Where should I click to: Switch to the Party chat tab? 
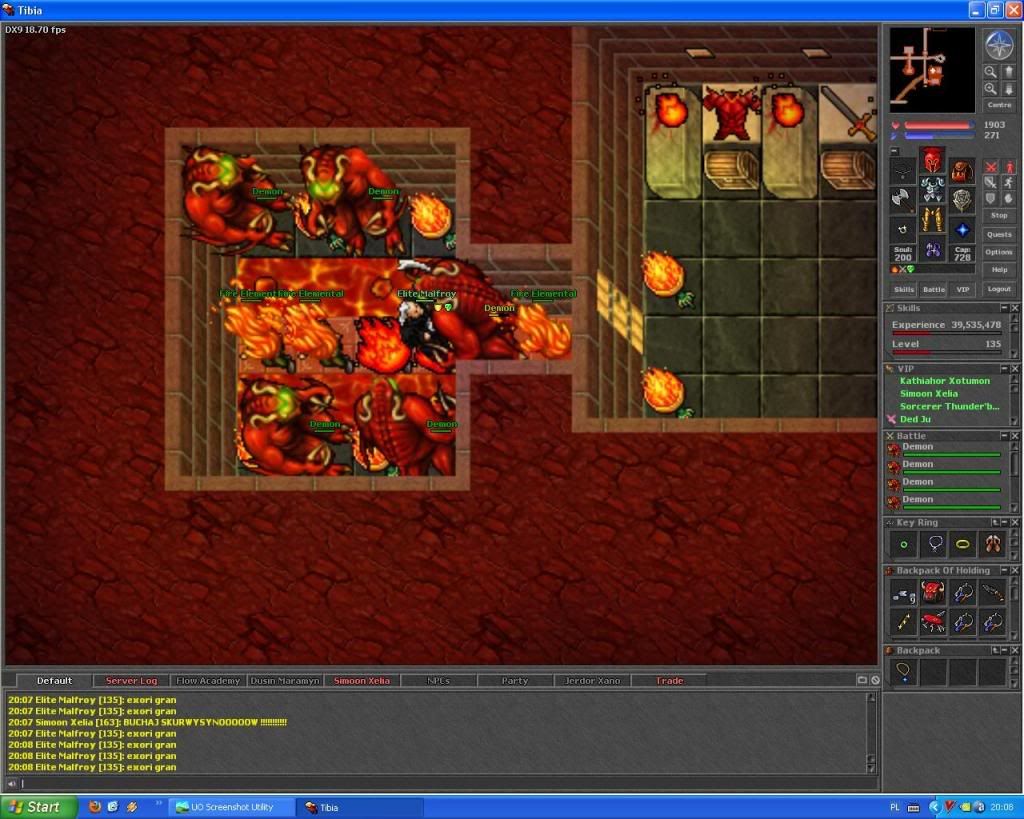pyautogui.click(x=515, y=681)
